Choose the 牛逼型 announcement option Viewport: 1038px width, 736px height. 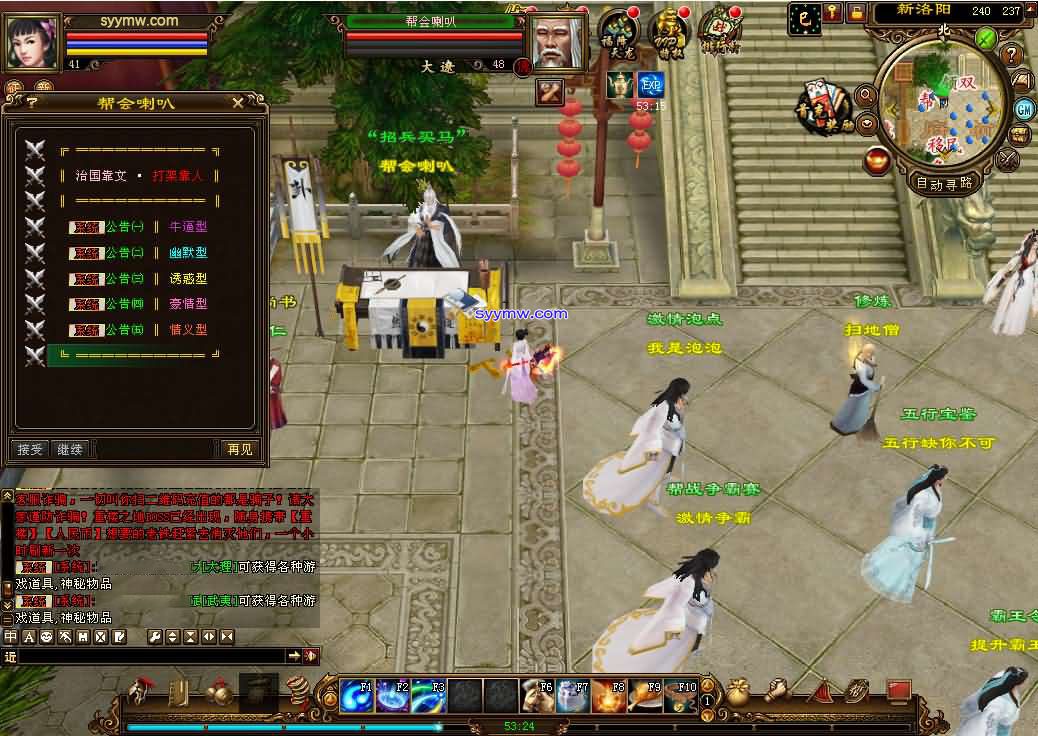[x=187, y=227]
